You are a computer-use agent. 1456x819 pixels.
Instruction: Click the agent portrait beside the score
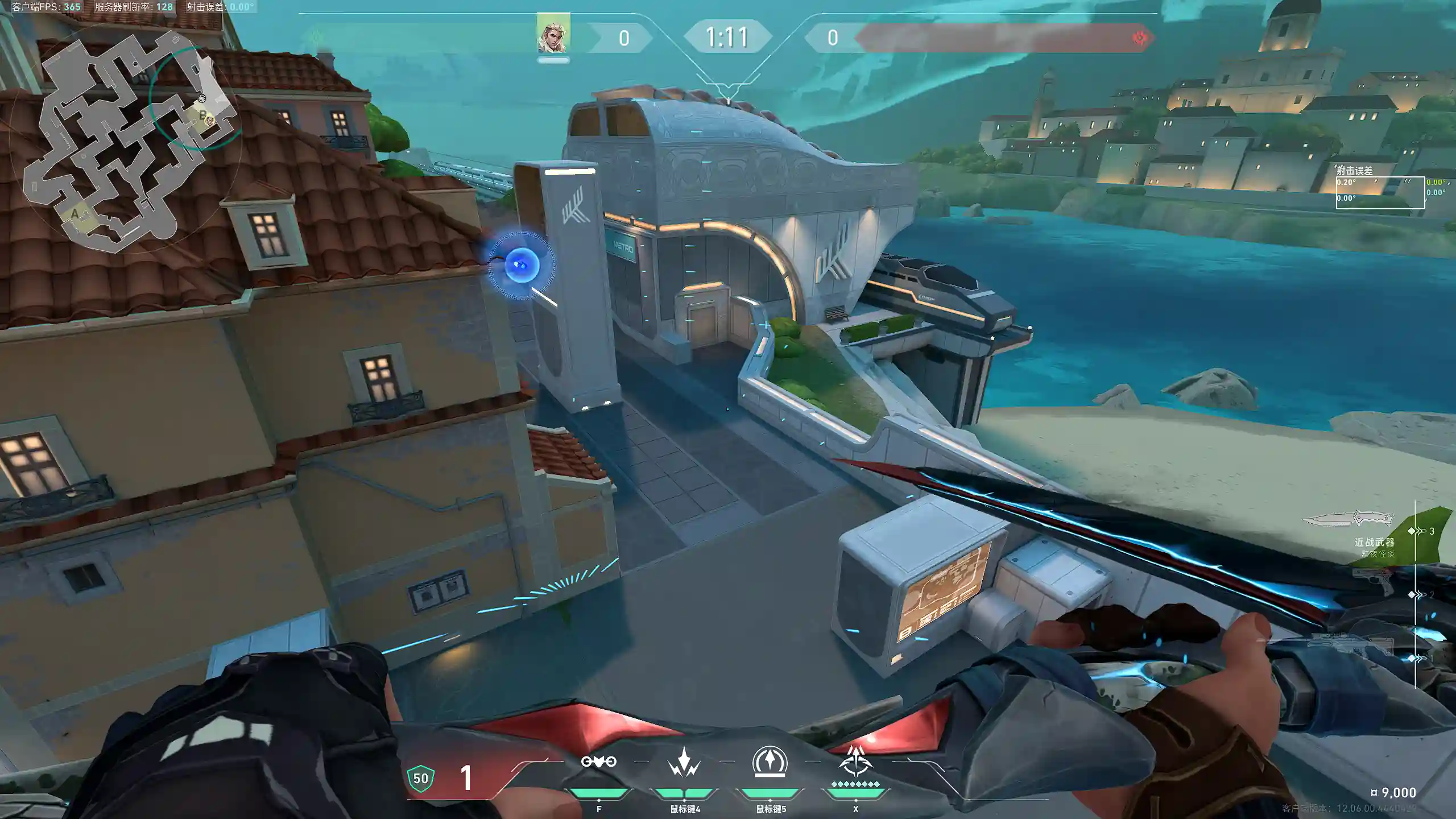[553, 35]
